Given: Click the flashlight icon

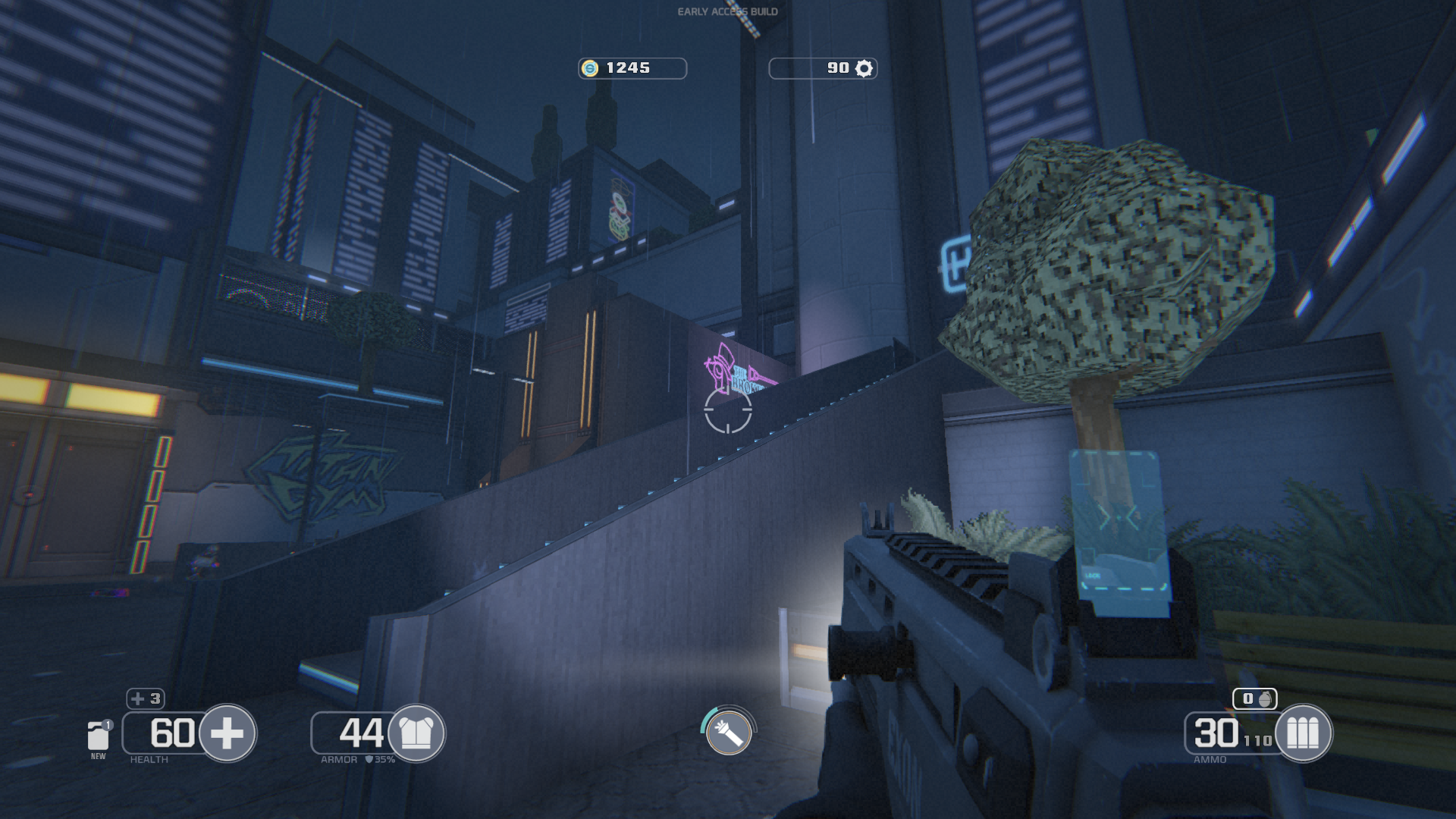Looking at the screenshot, I should (x=729, y=733).
